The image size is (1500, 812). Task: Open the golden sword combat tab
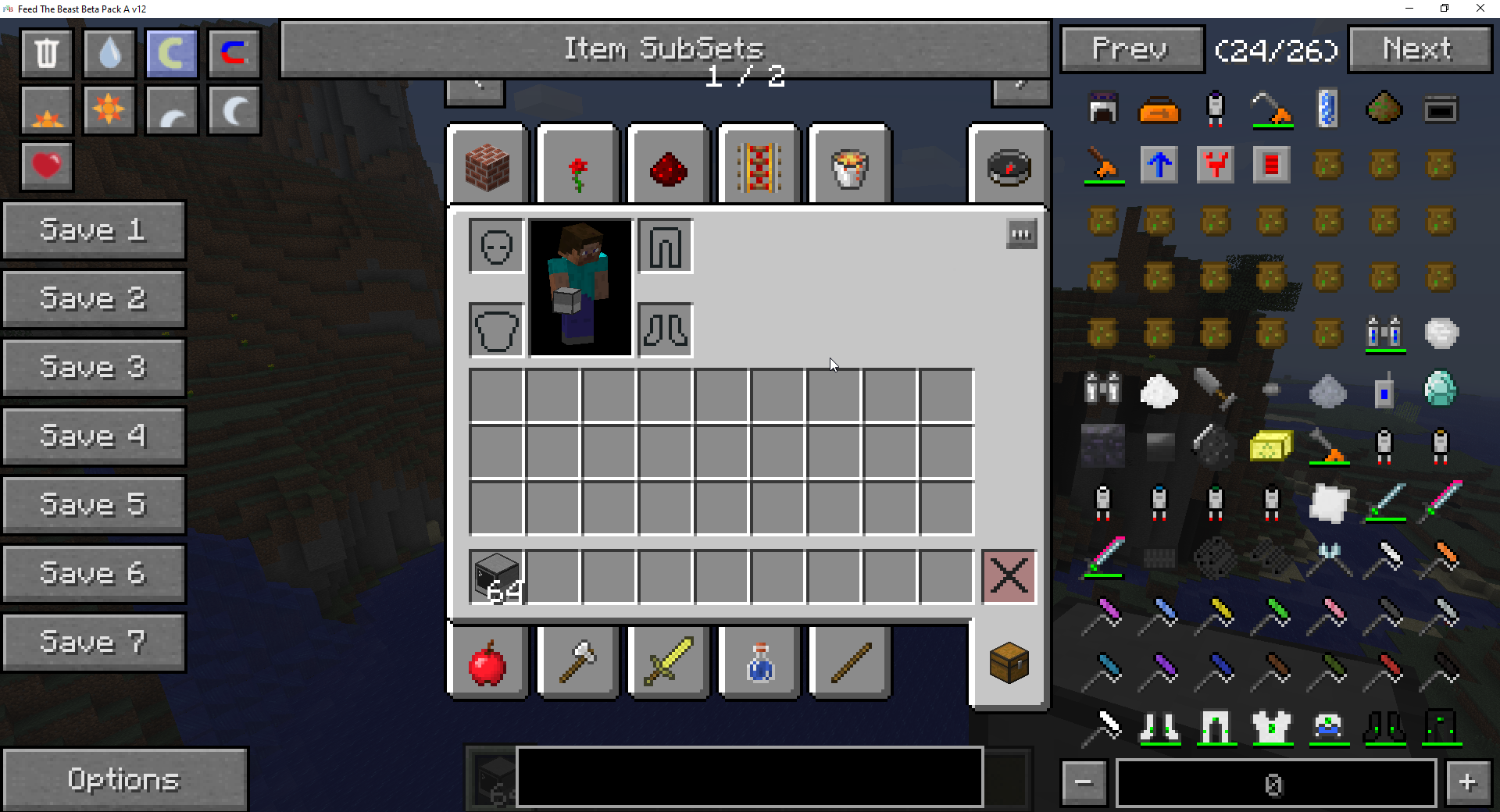coord(669,662)
